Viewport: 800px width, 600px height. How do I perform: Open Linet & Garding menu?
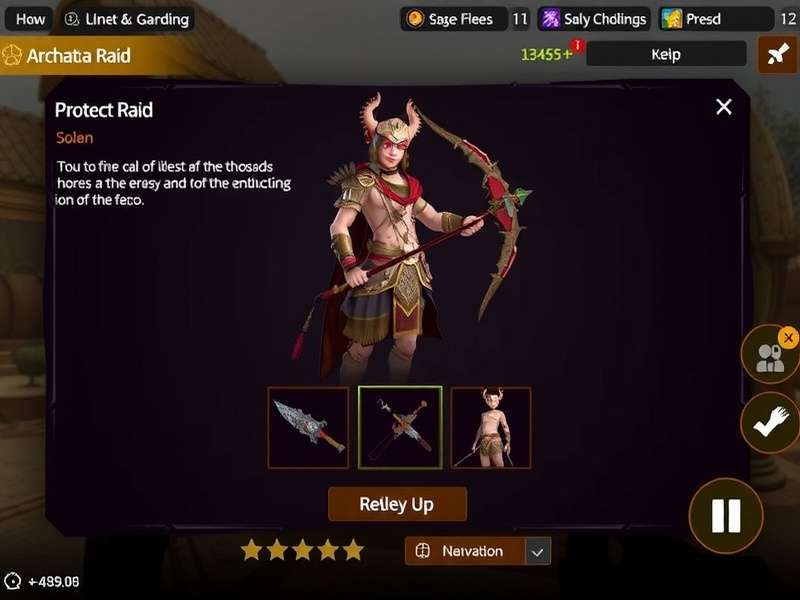click(x=125, y=19)
